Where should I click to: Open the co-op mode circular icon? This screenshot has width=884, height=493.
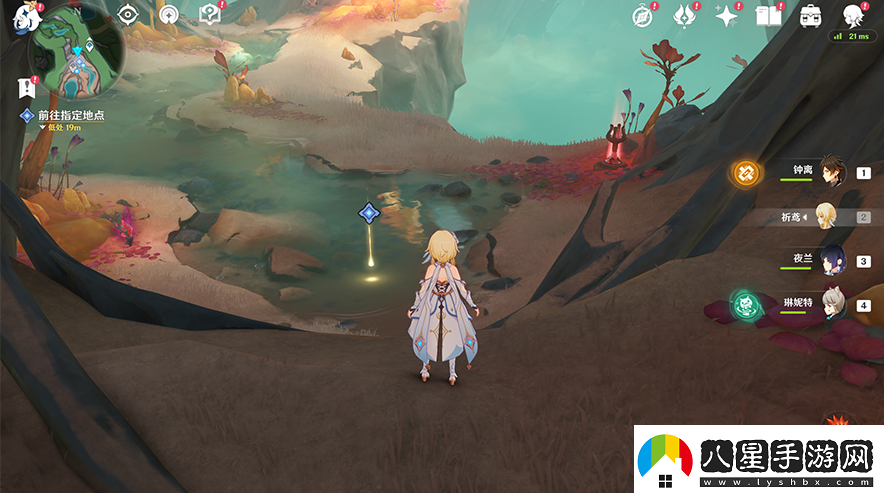[169, 14]
